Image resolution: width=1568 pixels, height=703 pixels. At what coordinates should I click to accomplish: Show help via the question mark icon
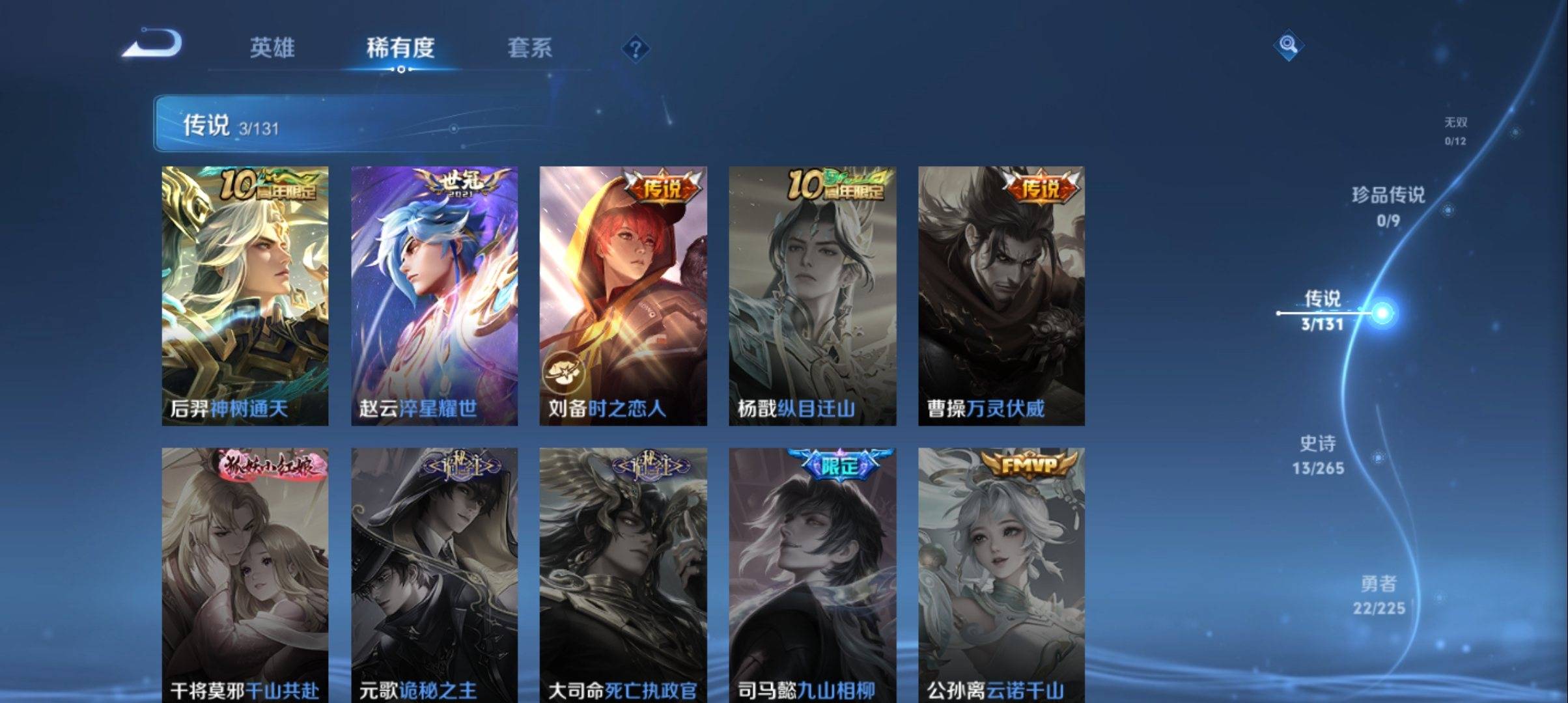636,49
